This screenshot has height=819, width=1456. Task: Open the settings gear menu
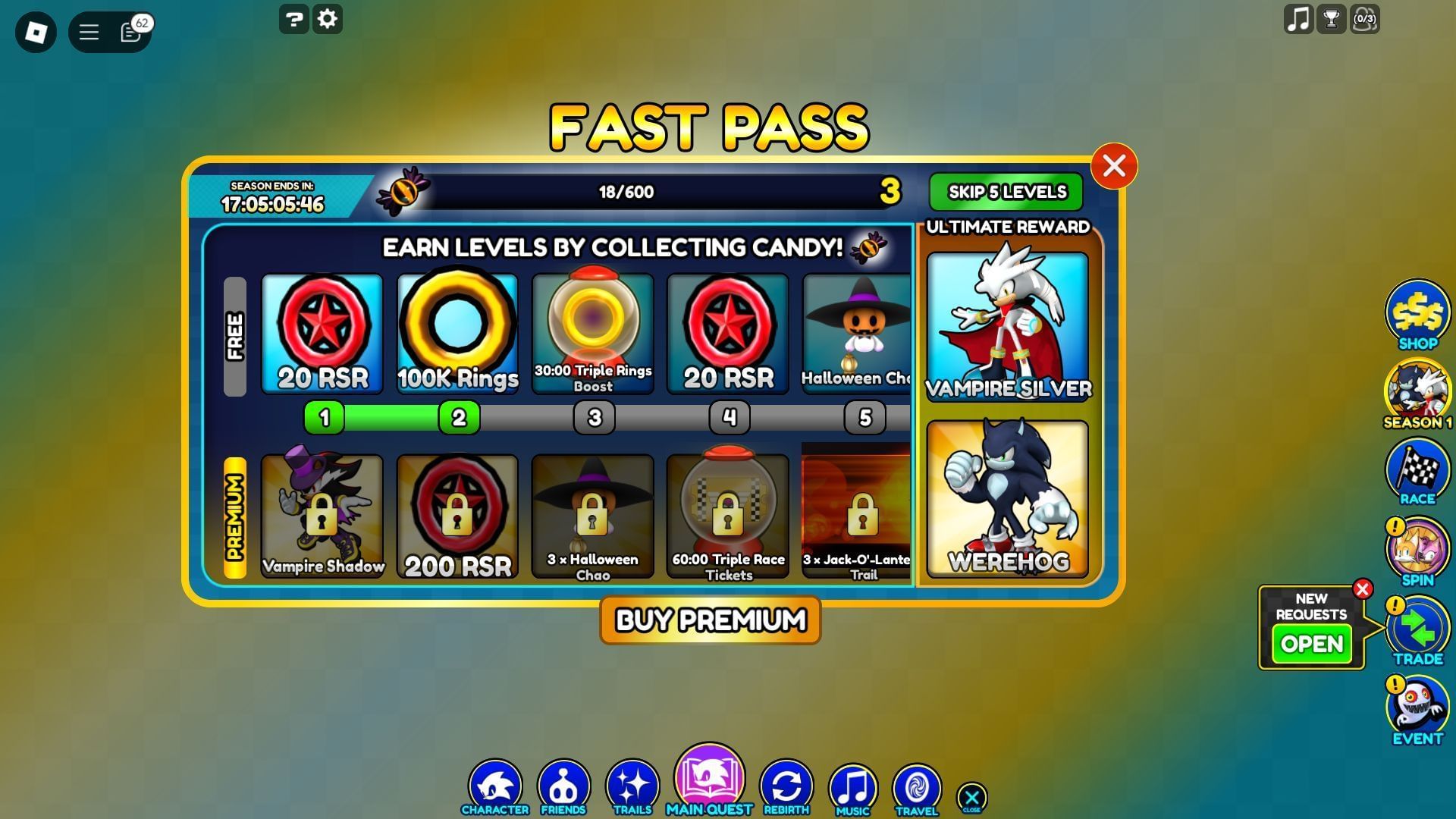pos(326,20)
